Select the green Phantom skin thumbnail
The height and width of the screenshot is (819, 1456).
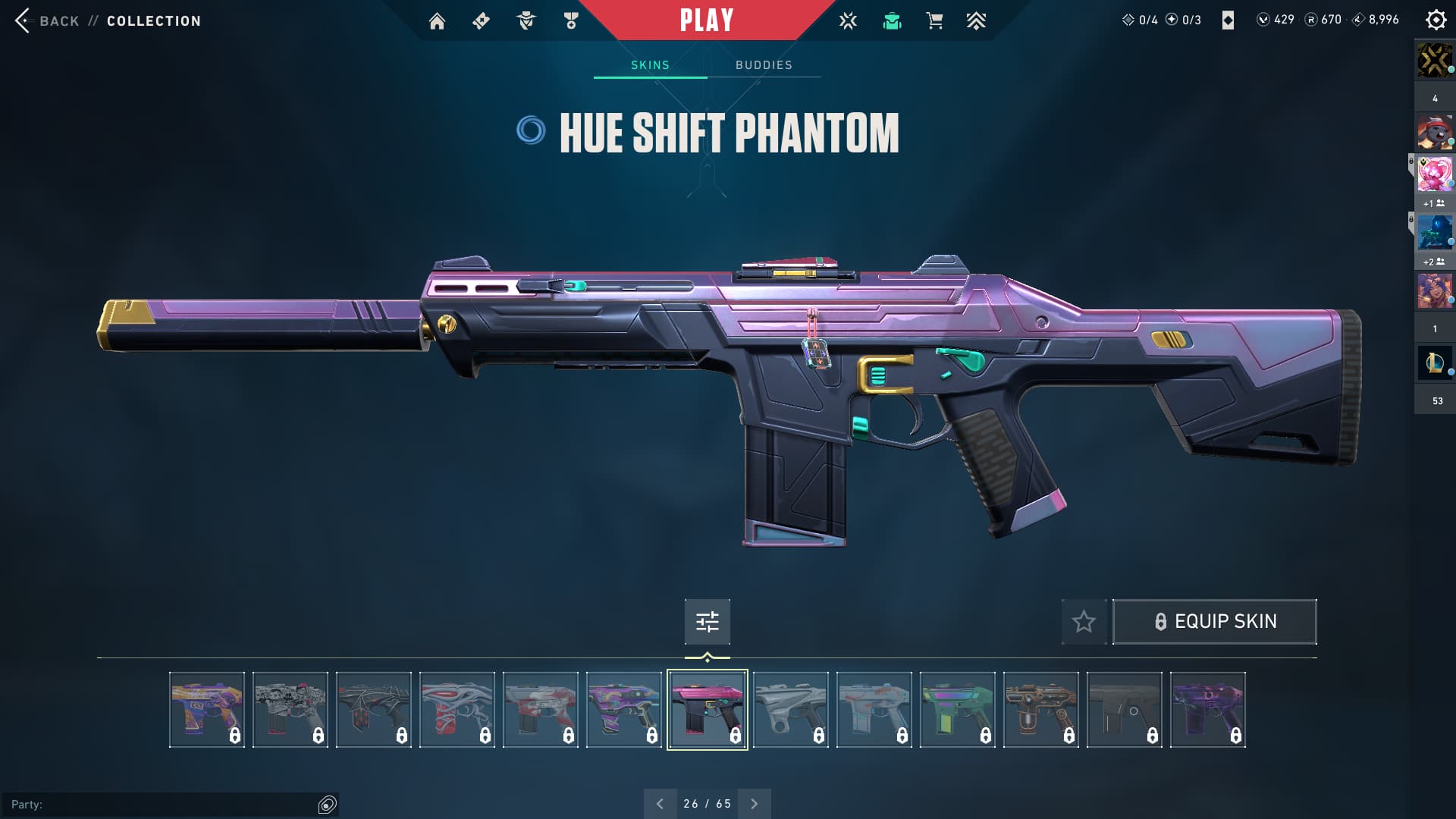[x=957, y=710]
